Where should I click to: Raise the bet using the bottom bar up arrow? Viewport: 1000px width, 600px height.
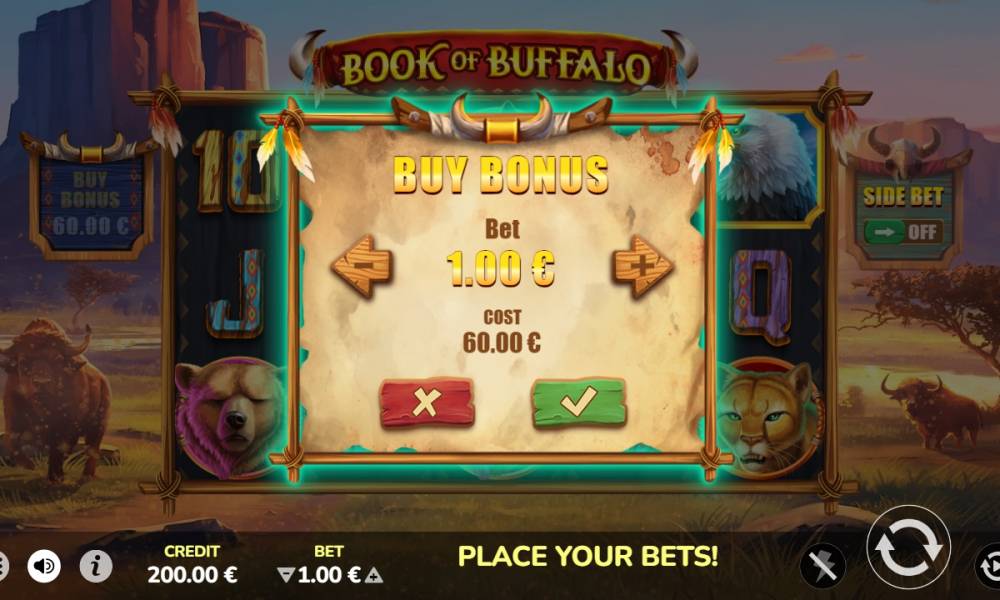(374, 575)
